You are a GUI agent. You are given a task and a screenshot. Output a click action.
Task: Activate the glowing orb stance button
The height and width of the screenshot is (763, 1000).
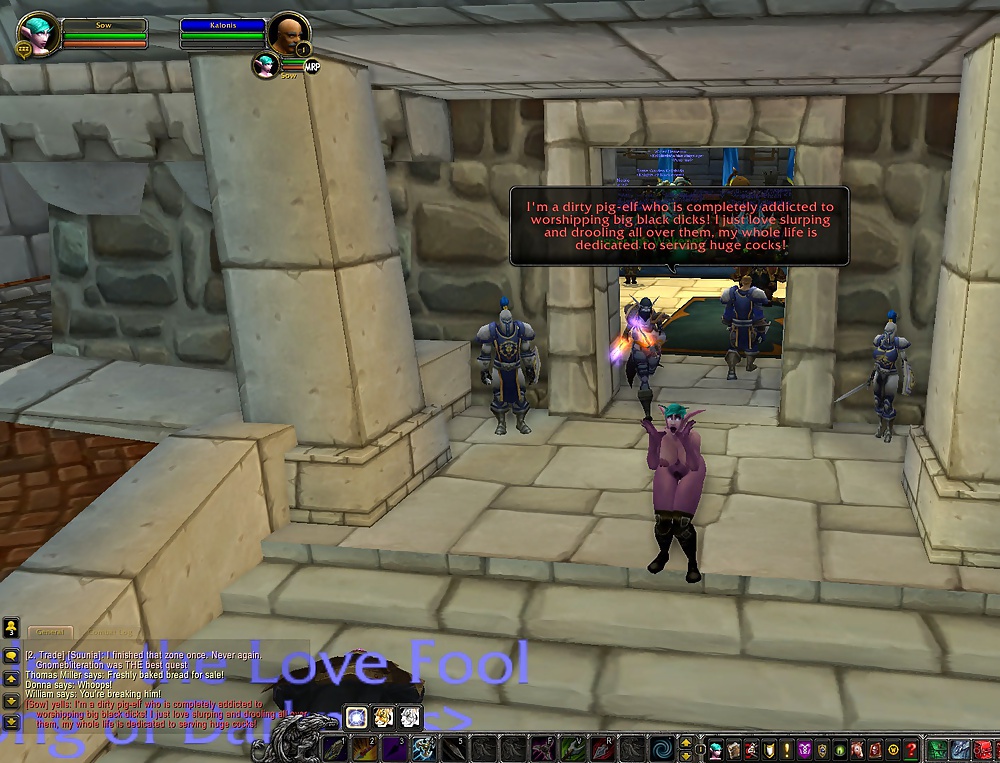coord(357,716)
